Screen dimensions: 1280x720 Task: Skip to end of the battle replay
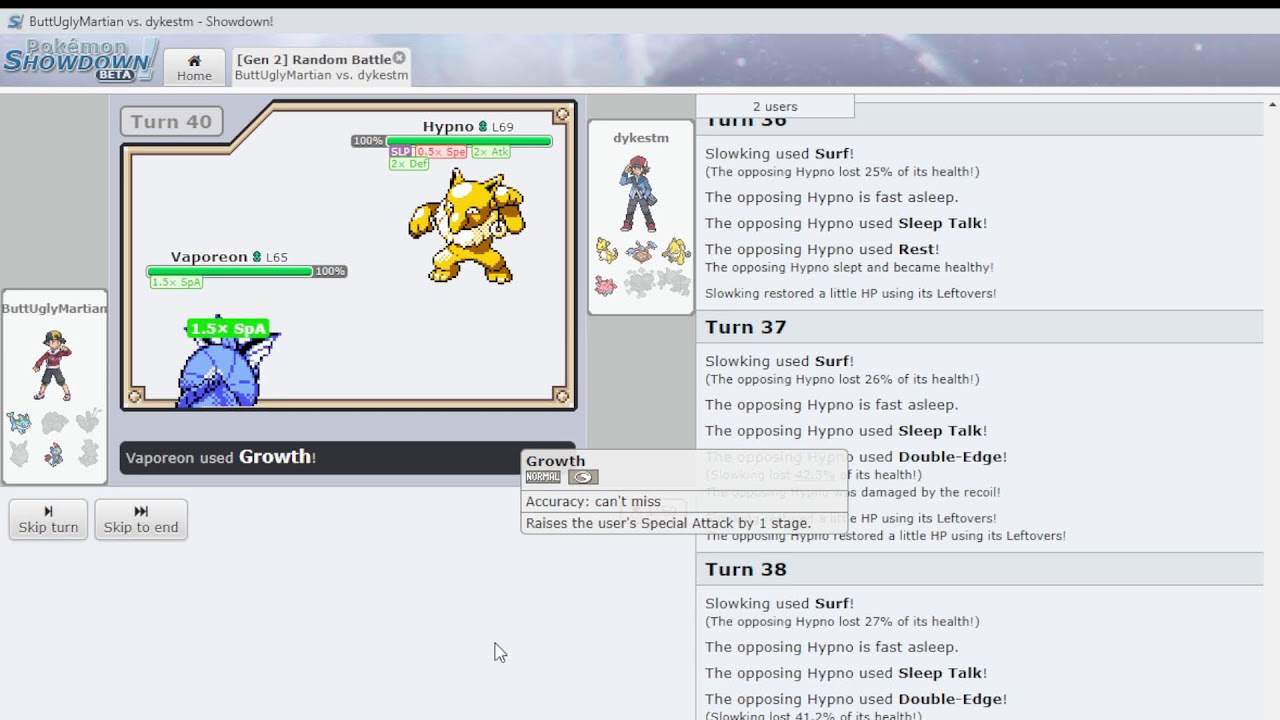(x=141, y=519)
